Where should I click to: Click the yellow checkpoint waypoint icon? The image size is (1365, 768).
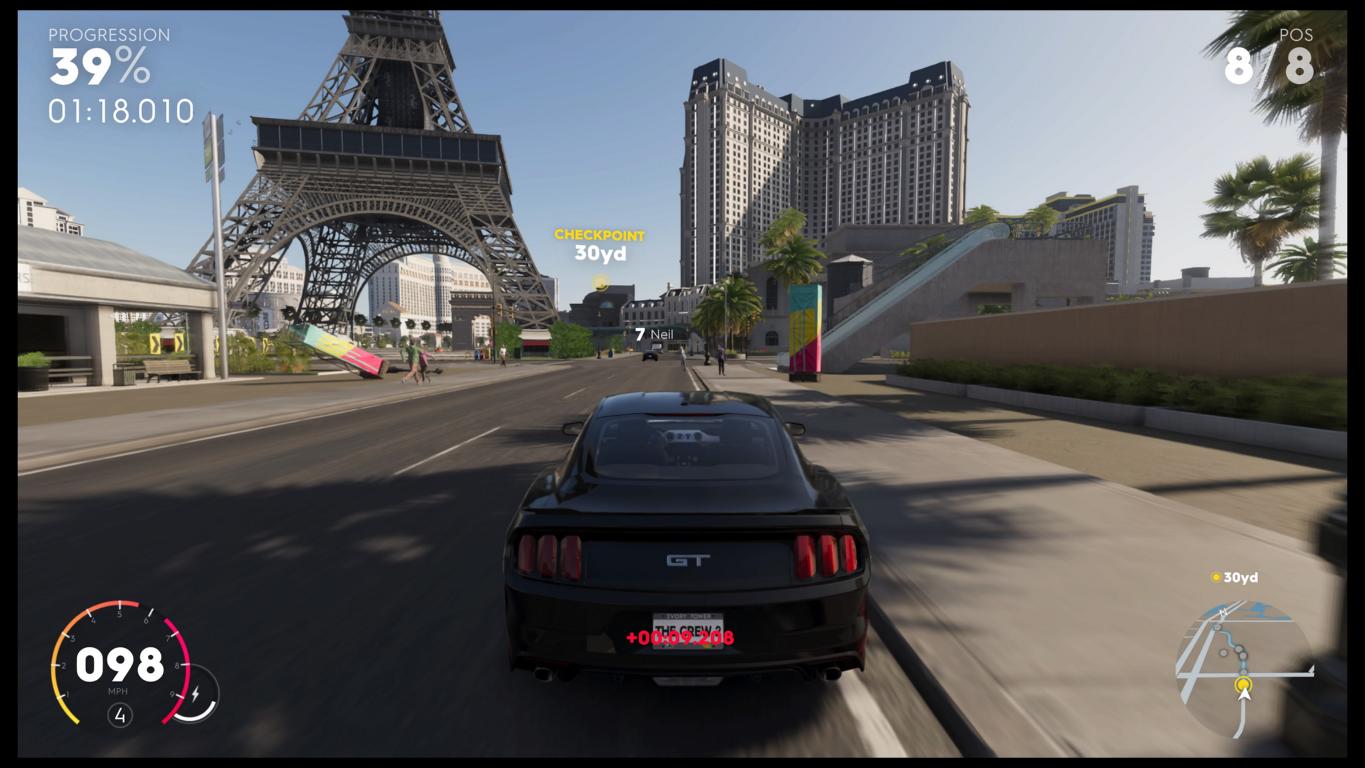pos(600,283)
